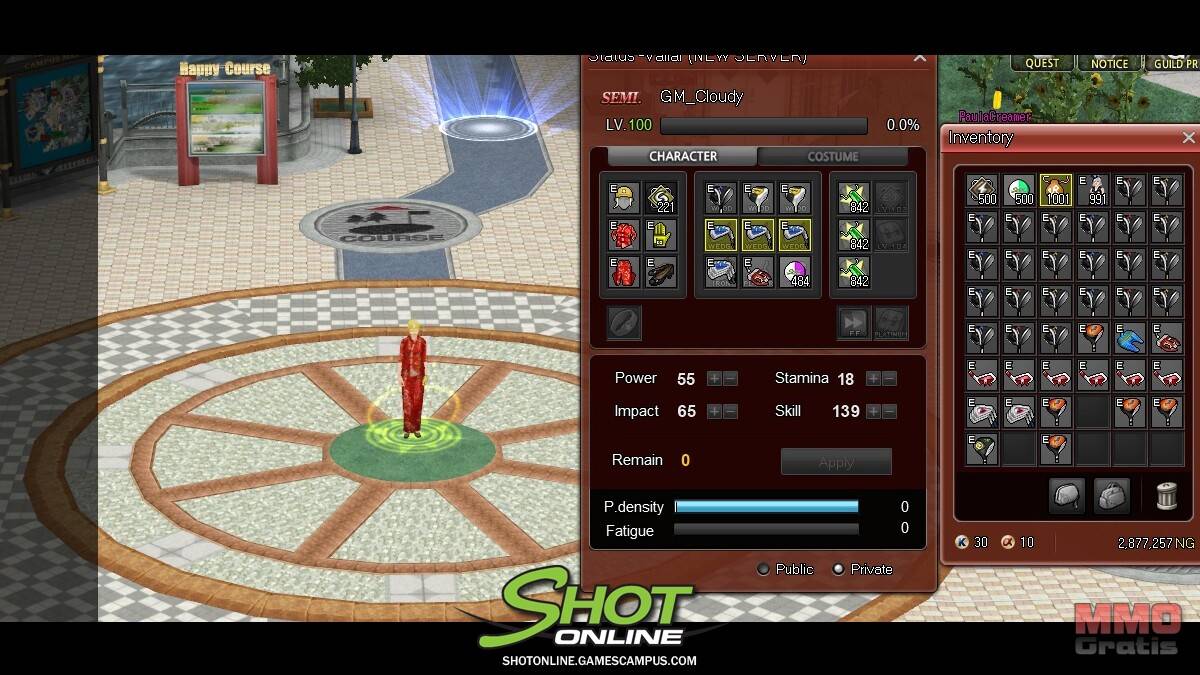This screenshot has width=1200, height=675.
Task: Switch to the Costume tab
Action: [x=833, y=157]
